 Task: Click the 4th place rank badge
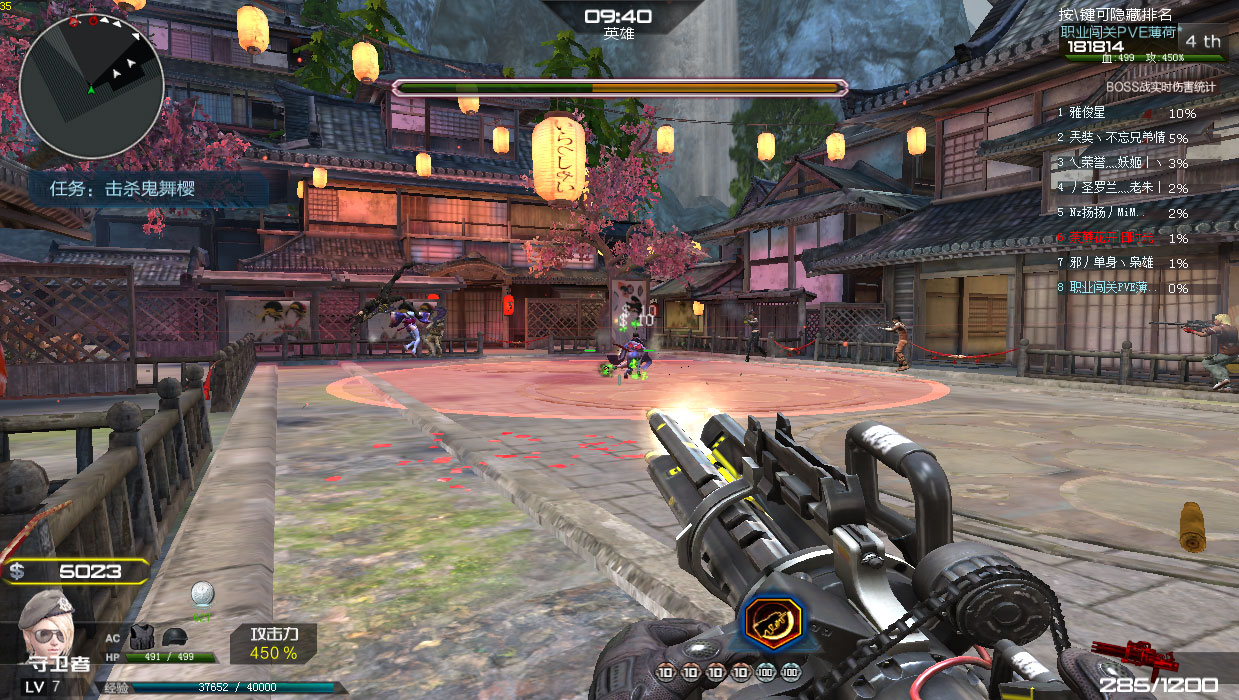[x=1202, y=41]
